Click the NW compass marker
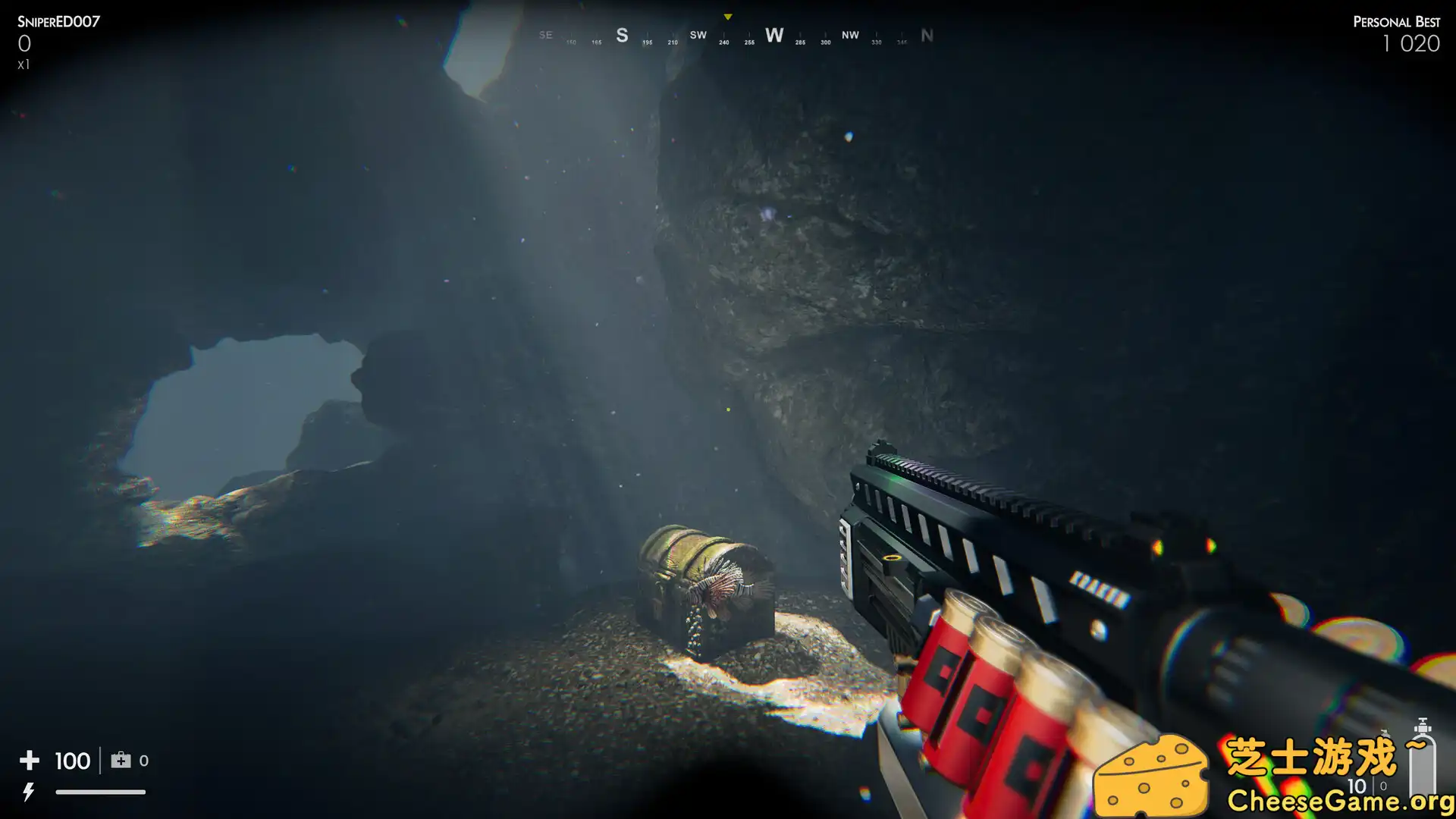The width and height of the screenshot is (1456, 819). click(x=849, y=35)
